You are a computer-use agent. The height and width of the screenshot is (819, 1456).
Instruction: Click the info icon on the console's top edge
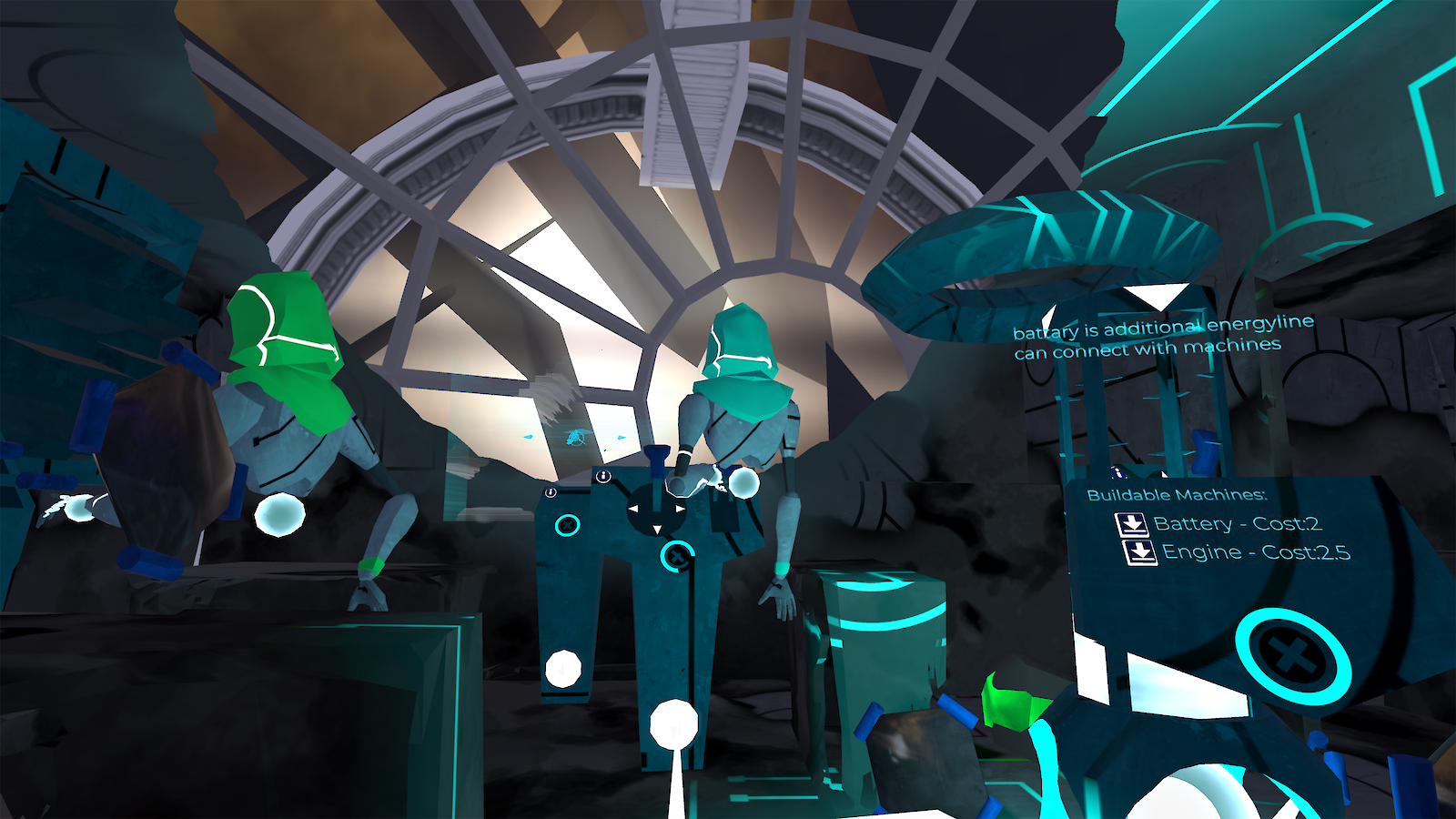[x=602, y=477]
